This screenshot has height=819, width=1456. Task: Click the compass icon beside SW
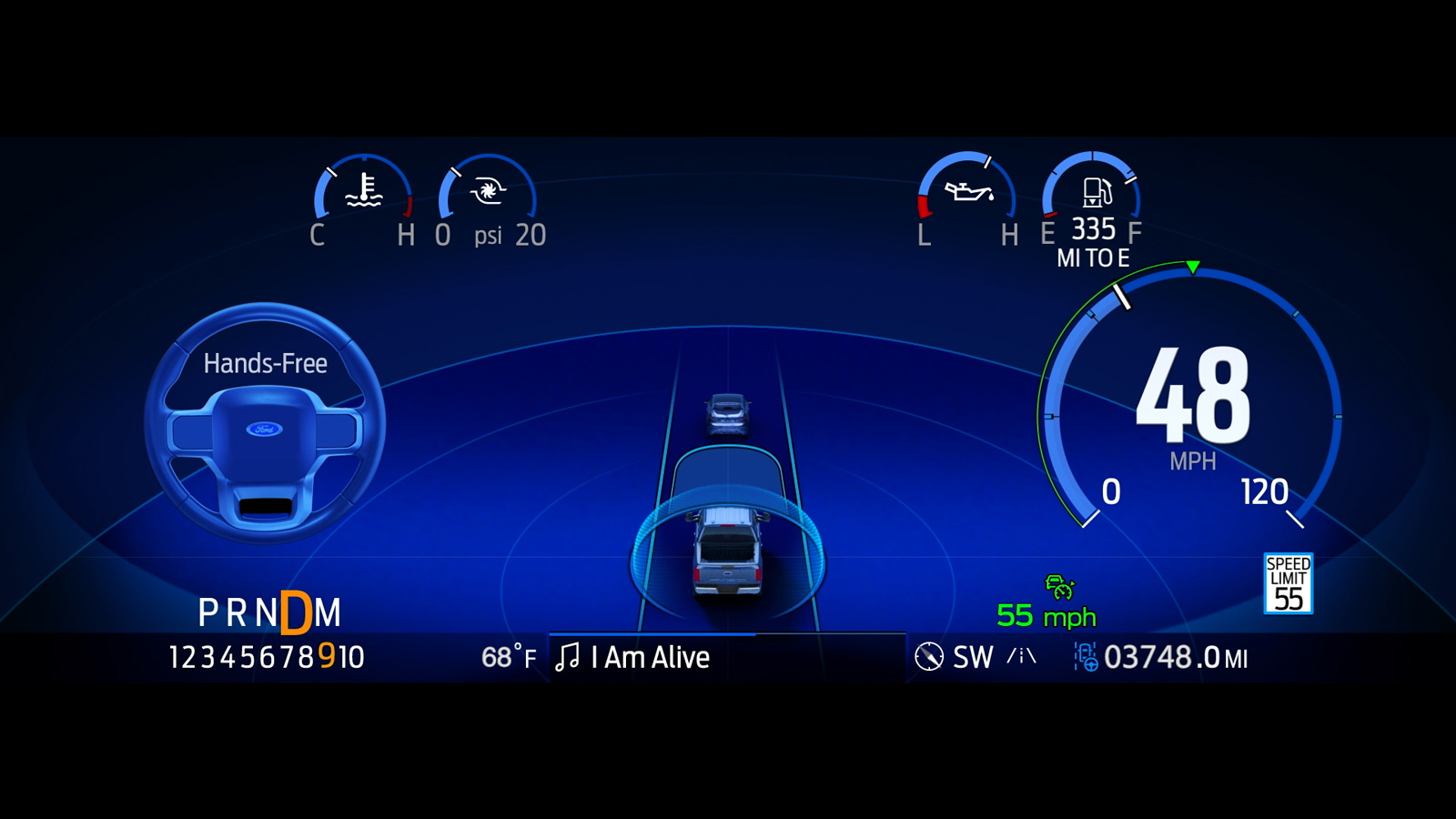[x=928, y=657]
